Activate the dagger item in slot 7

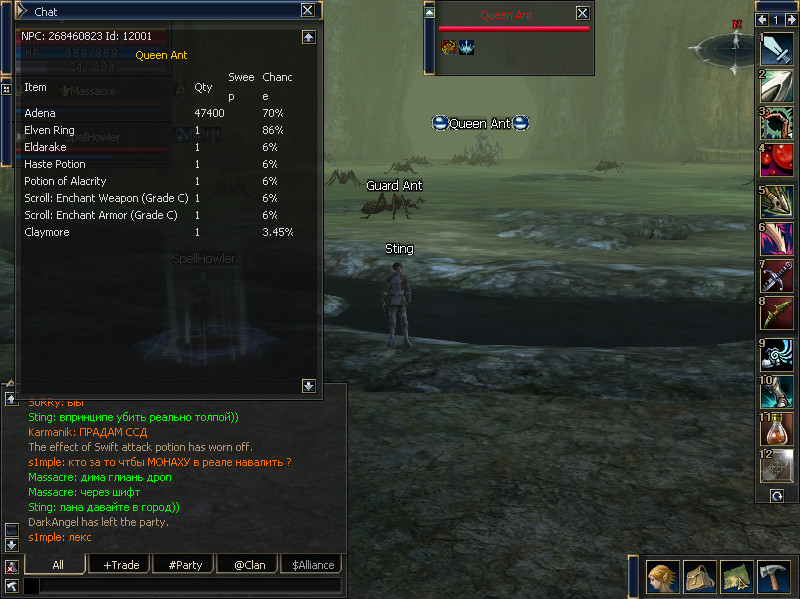click(x=777, y=277)
